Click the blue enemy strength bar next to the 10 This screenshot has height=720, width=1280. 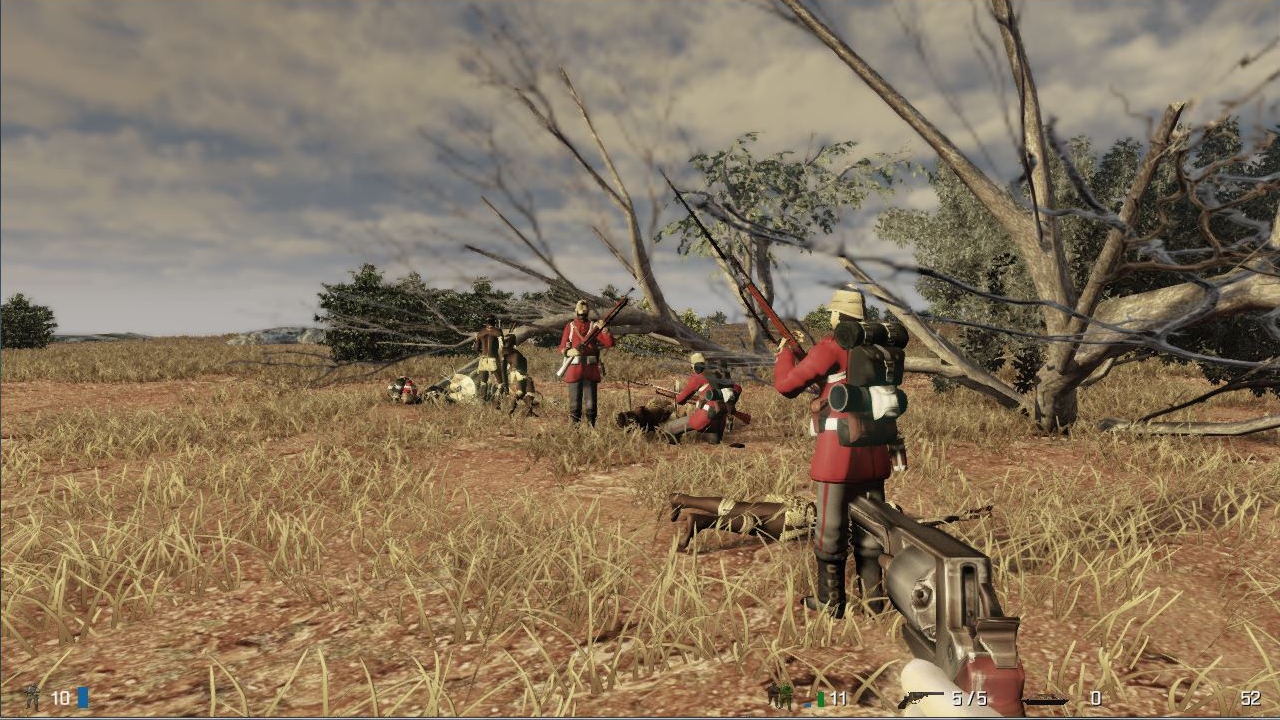pos(82,698)
